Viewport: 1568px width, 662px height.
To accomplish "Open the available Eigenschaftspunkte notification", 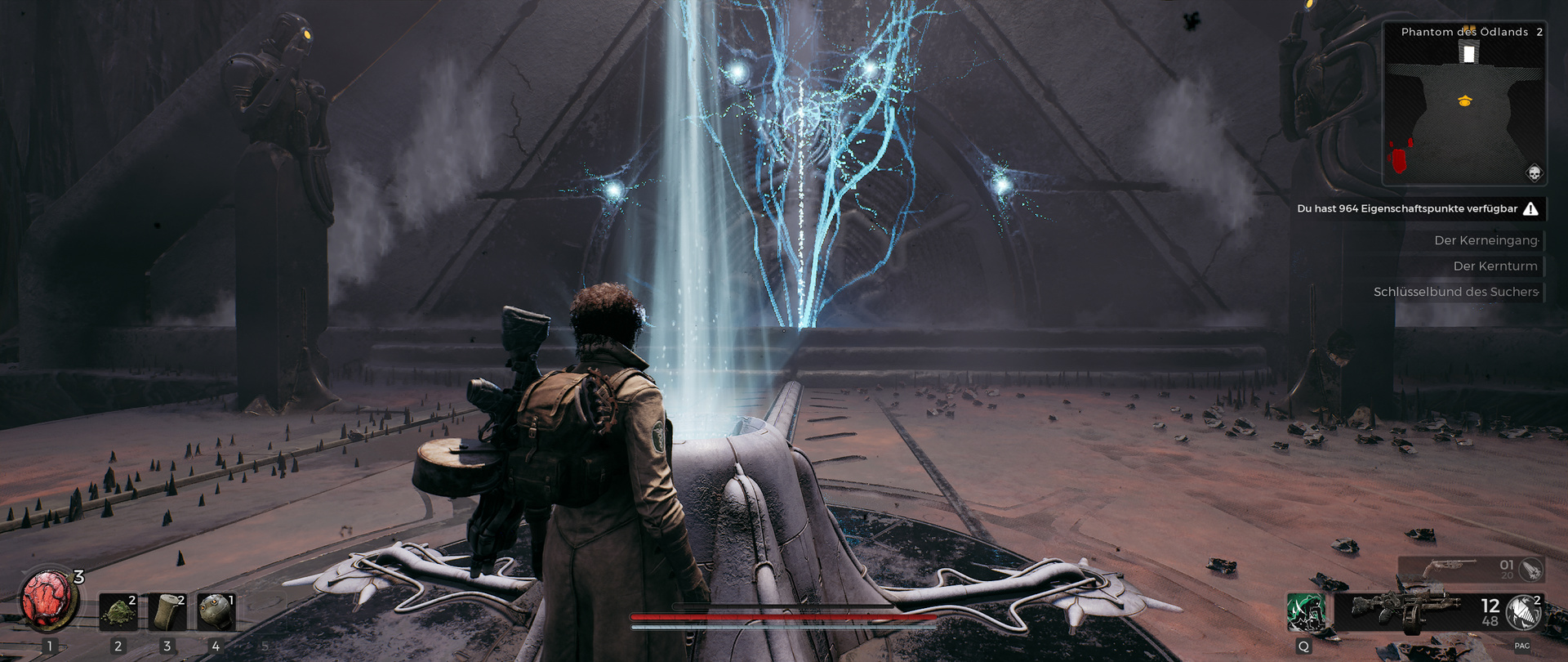I will click(x=1417, y=209).
